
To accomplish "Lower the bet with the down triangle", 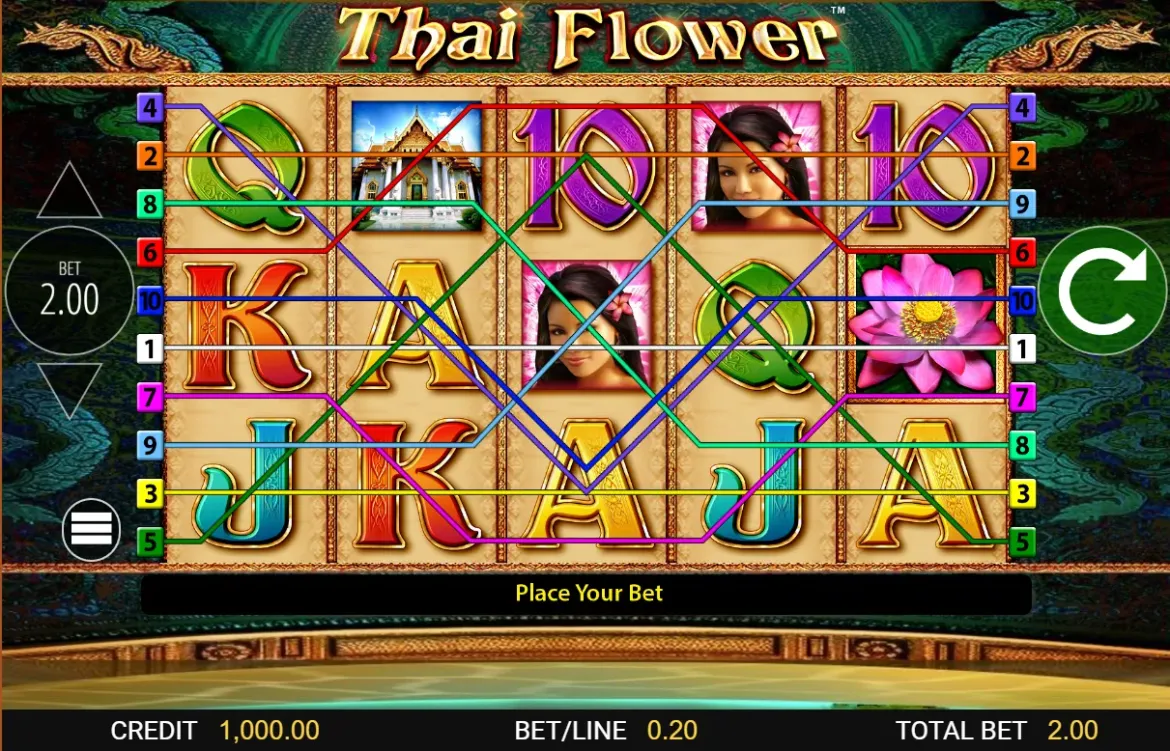I will 69,388.
